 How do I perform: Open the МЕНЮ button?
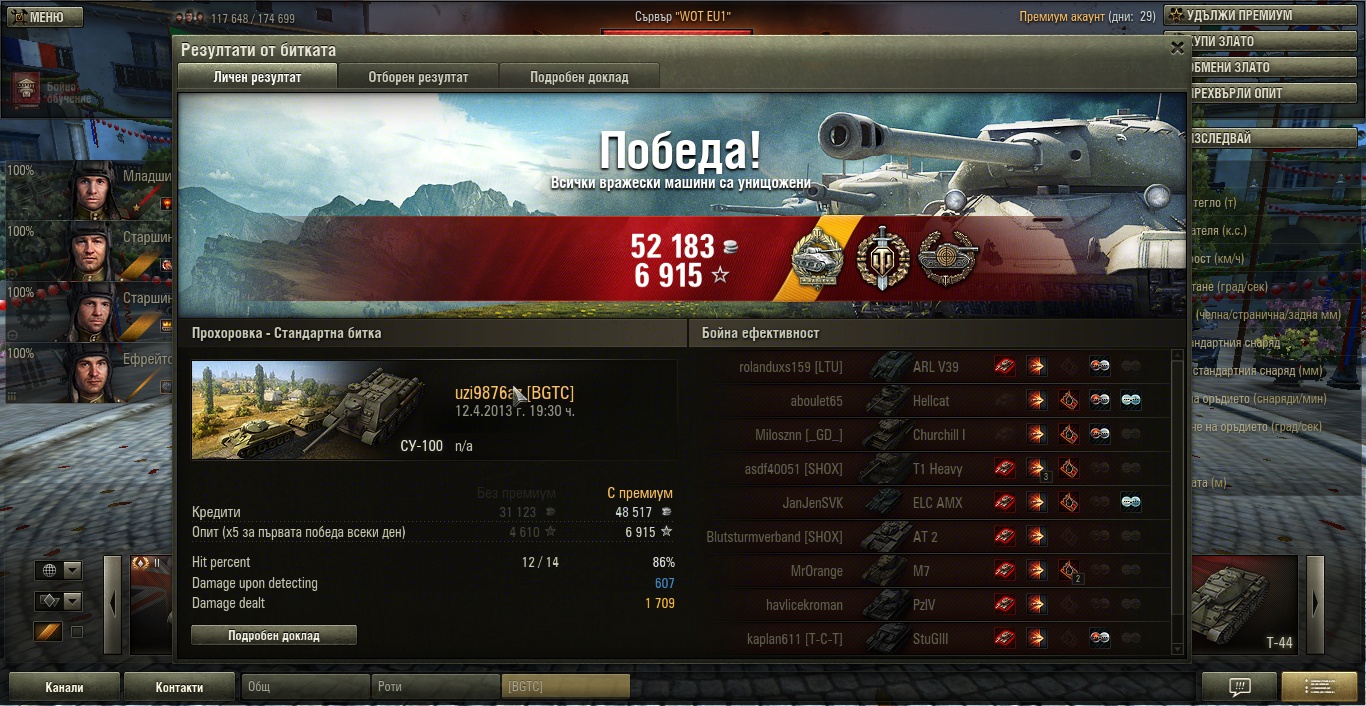coord(38,17)
